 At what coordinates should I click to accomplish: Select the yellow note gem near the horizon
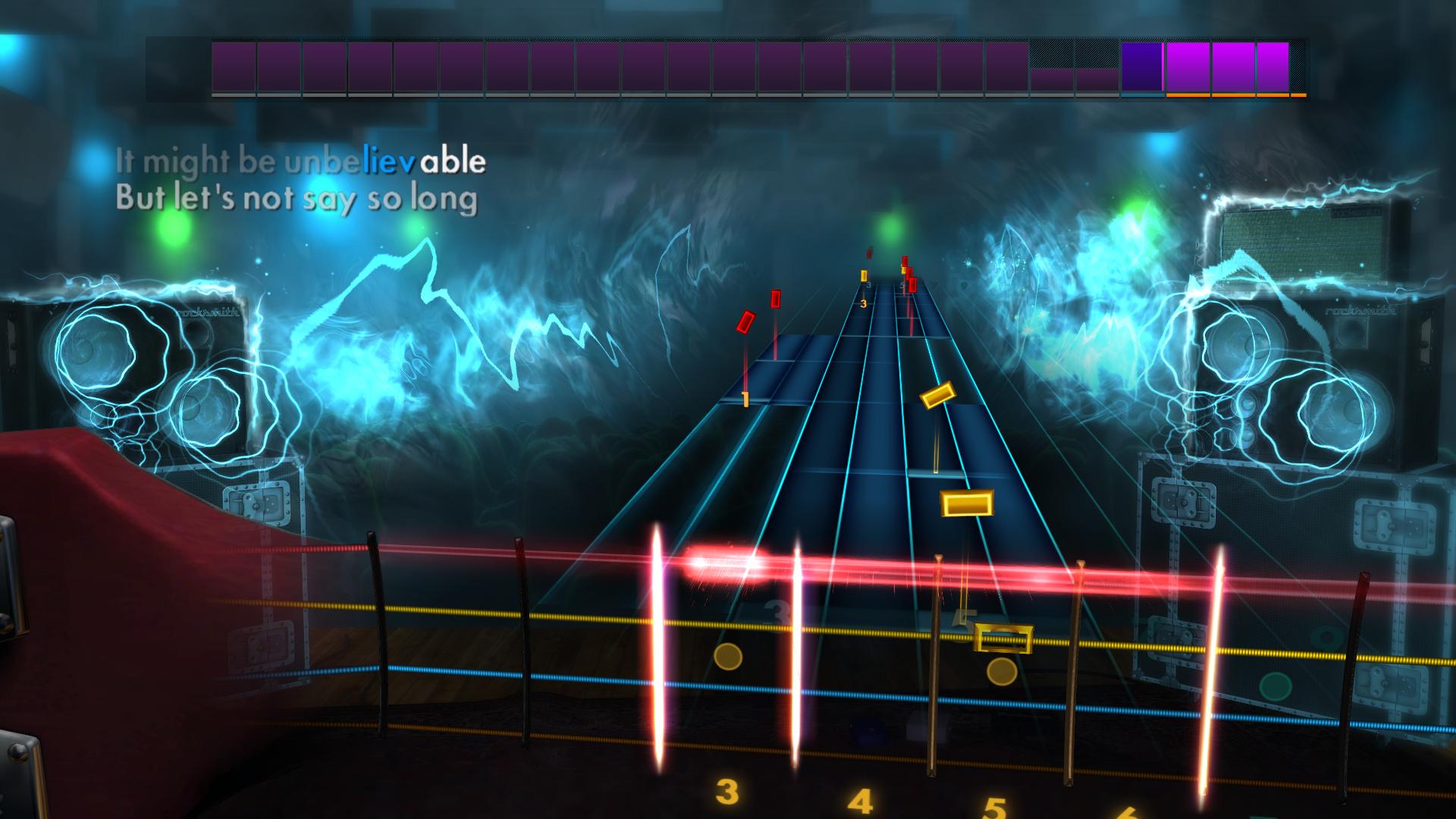click(x=862, y=277)
